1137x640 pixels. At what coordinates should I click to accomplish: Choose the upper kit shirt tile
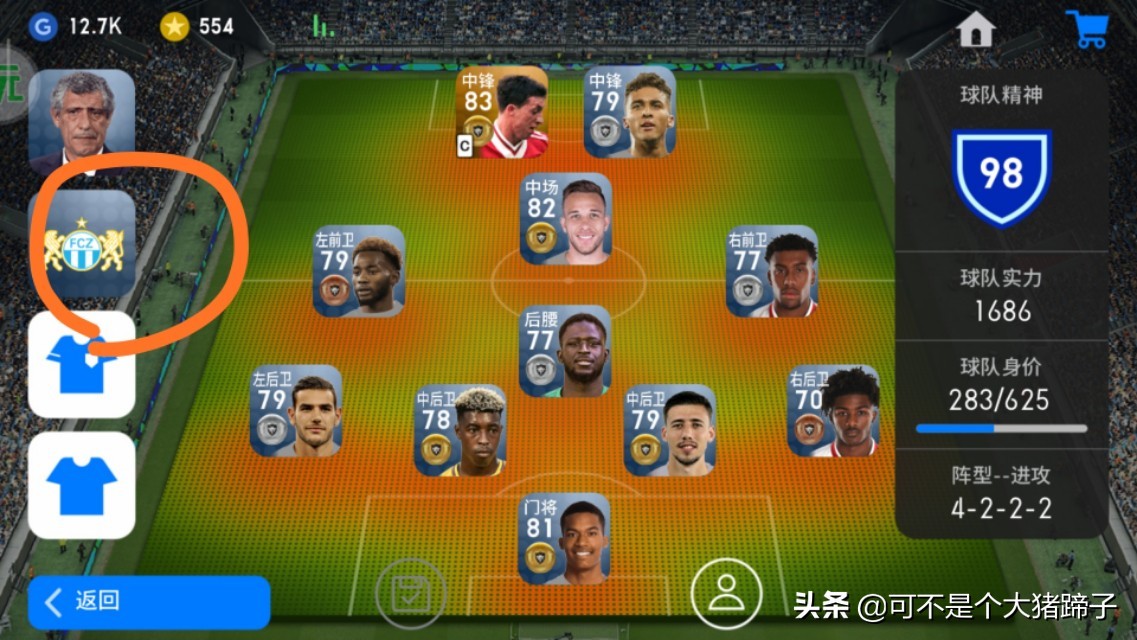click(81, 364)
